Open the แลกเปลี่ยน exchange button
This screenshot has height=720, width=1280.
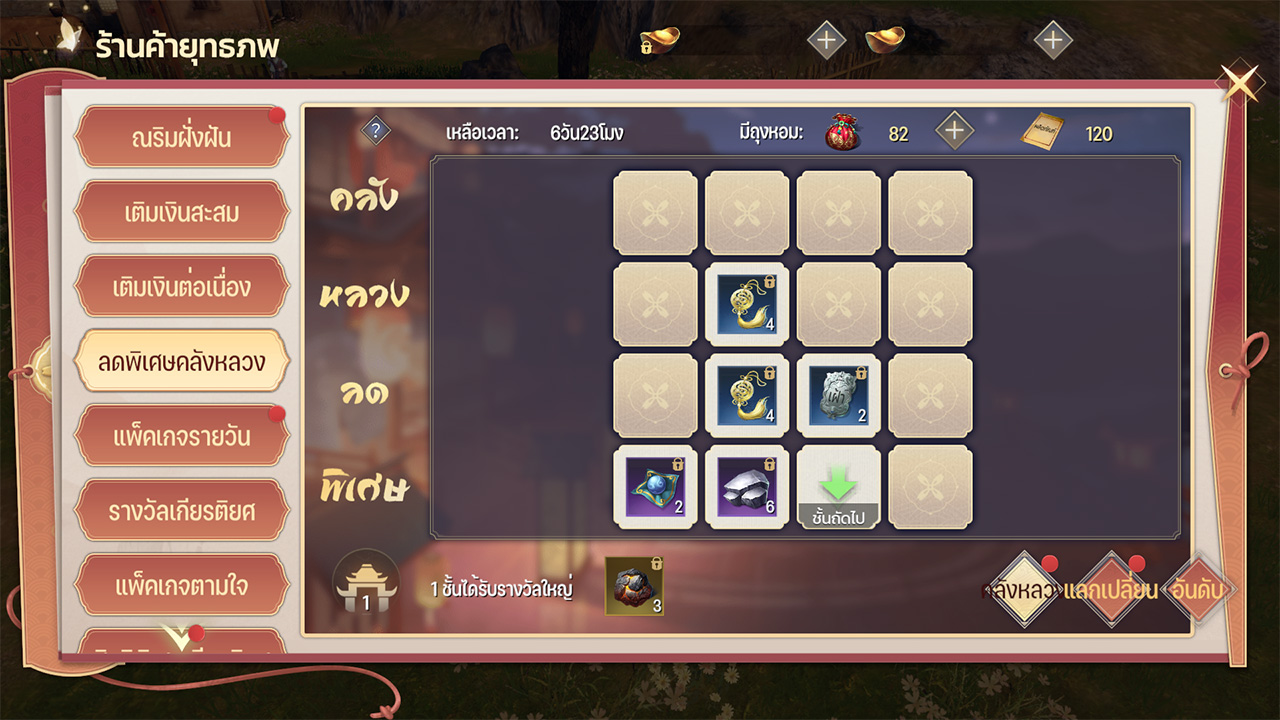coord(1111,590)
